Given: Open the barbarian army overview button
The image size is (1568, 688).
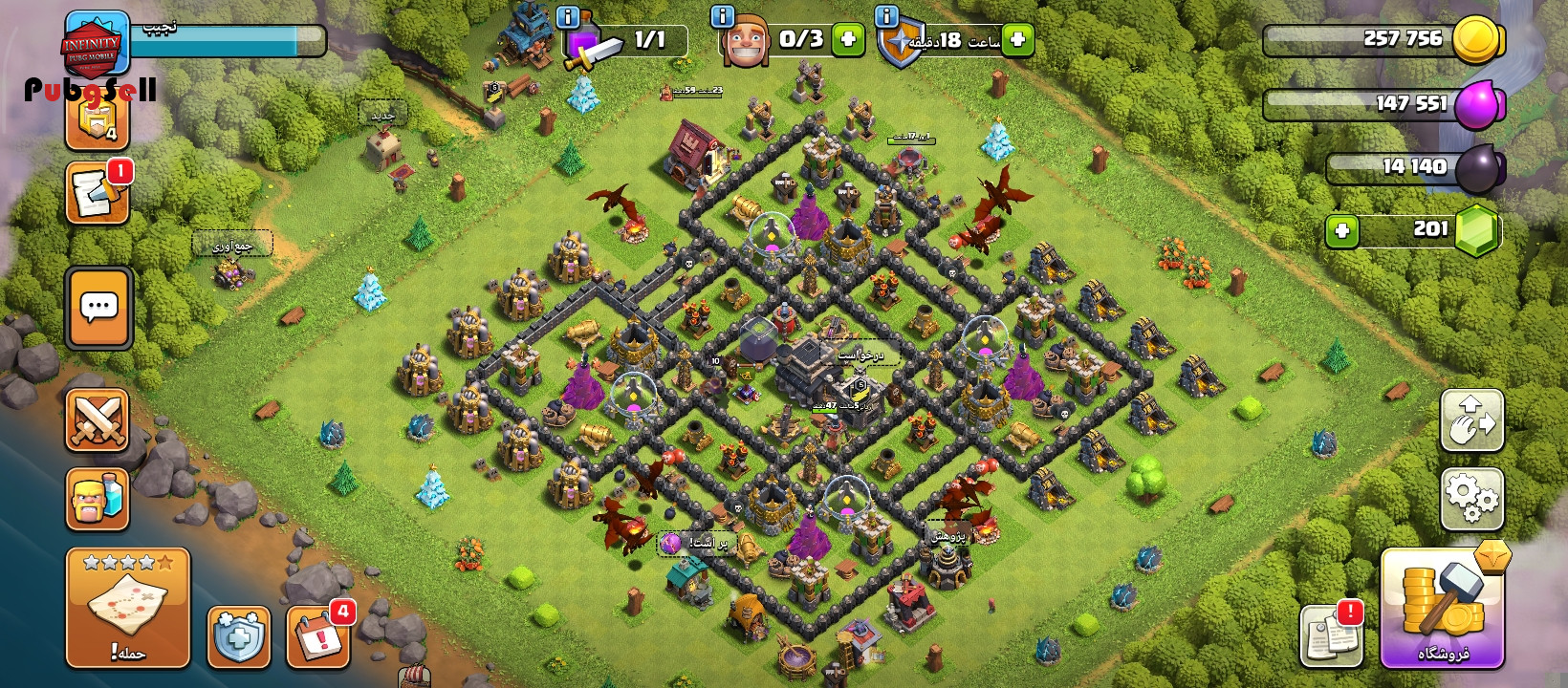Looking at the screenshot, I should tap(98, 499).
